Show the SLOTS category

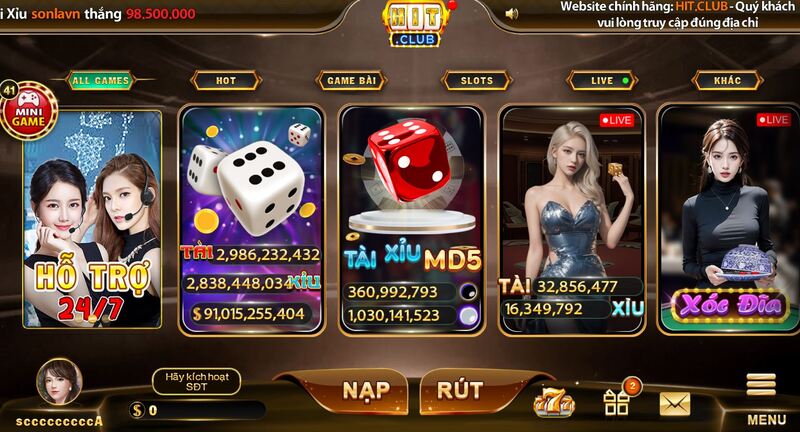(x=476, y=80)
